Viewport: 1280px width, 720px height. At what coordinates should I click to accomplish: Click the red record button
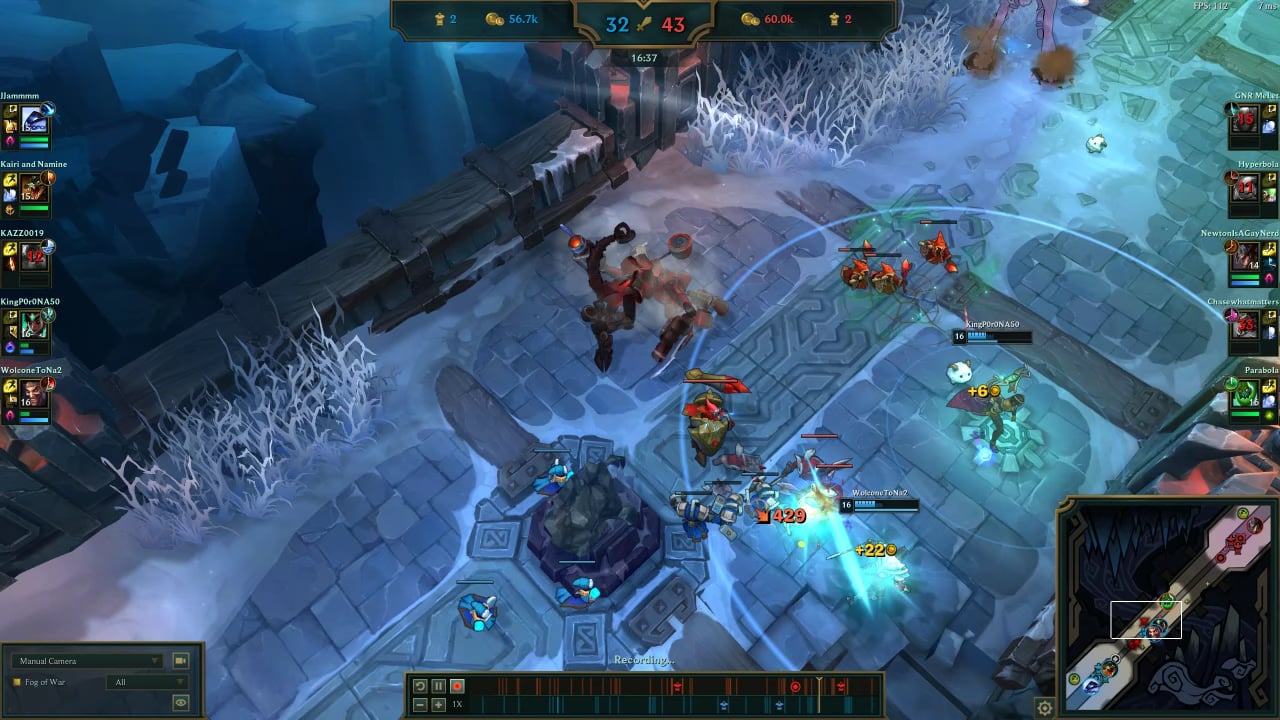click(457, 686)
